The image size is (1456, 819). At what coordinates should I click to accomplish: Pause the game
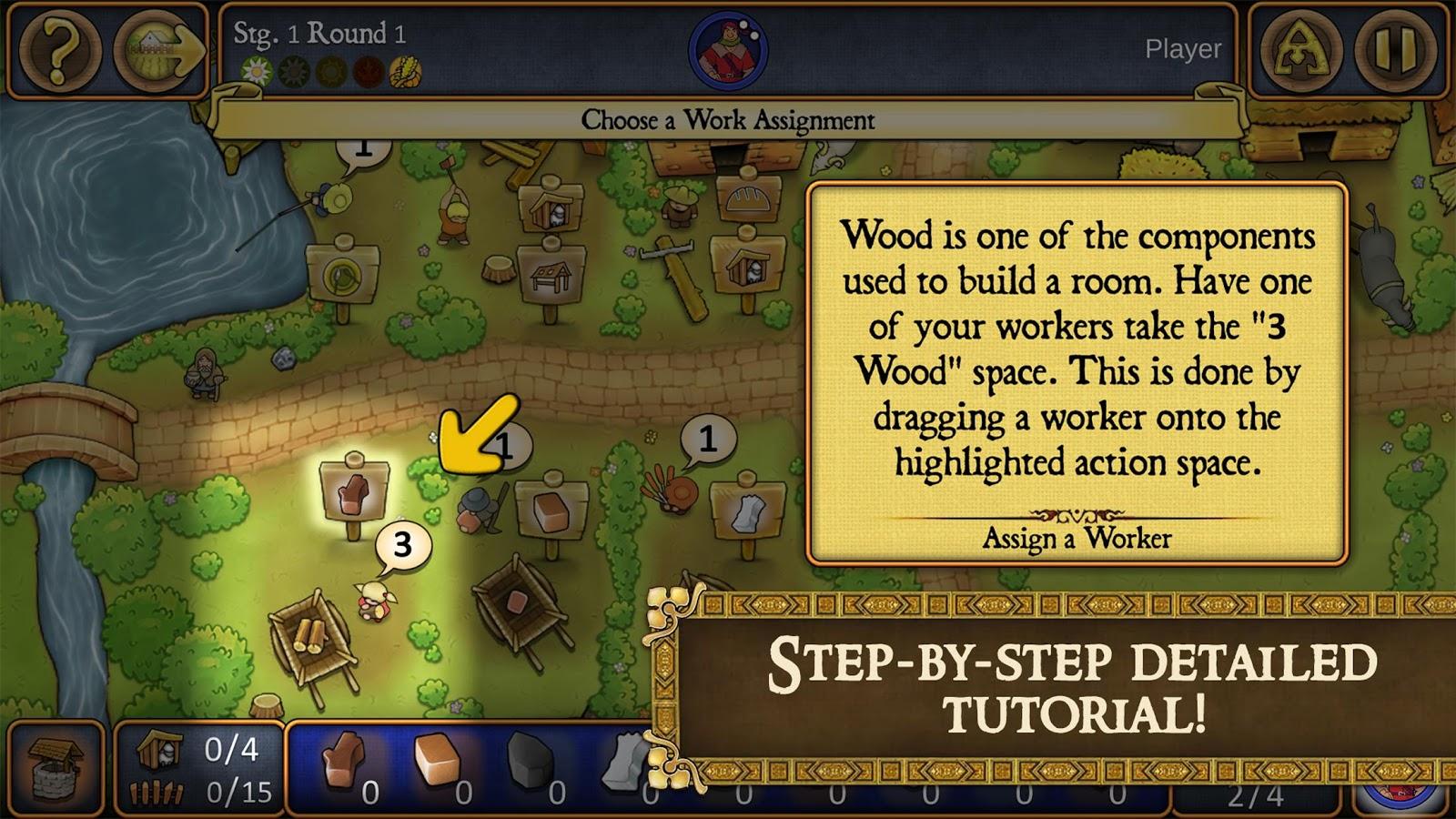(1394, 51)
